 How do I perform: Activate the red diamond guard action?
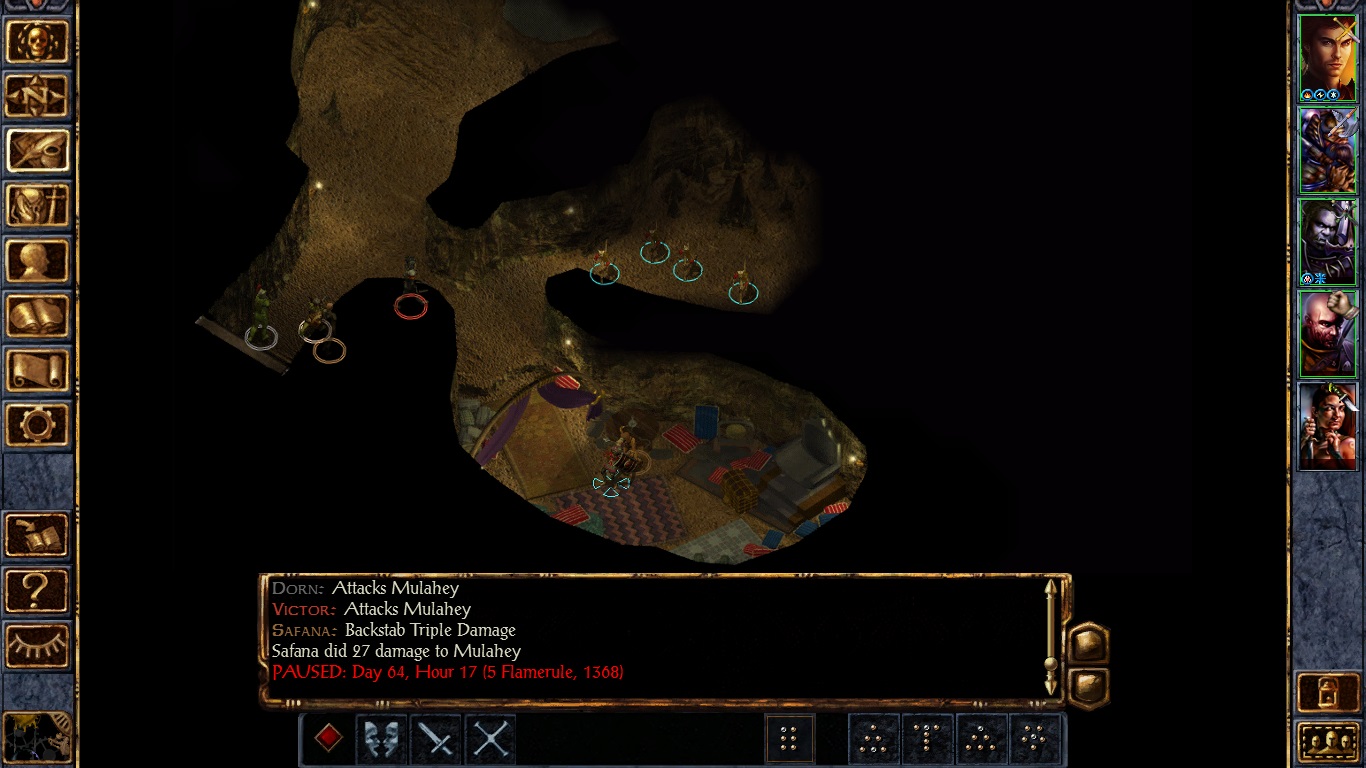click(x=328, y=739)
